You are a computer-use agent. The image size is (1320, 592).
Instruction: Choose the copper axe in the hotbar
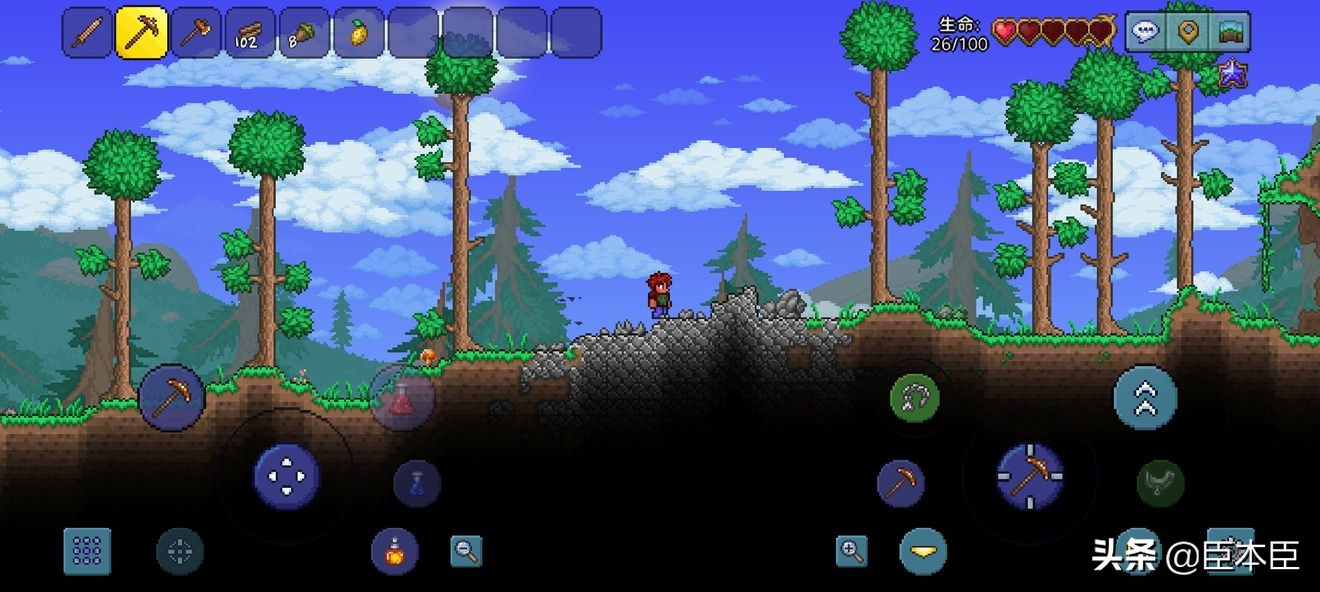coord(196,33)
